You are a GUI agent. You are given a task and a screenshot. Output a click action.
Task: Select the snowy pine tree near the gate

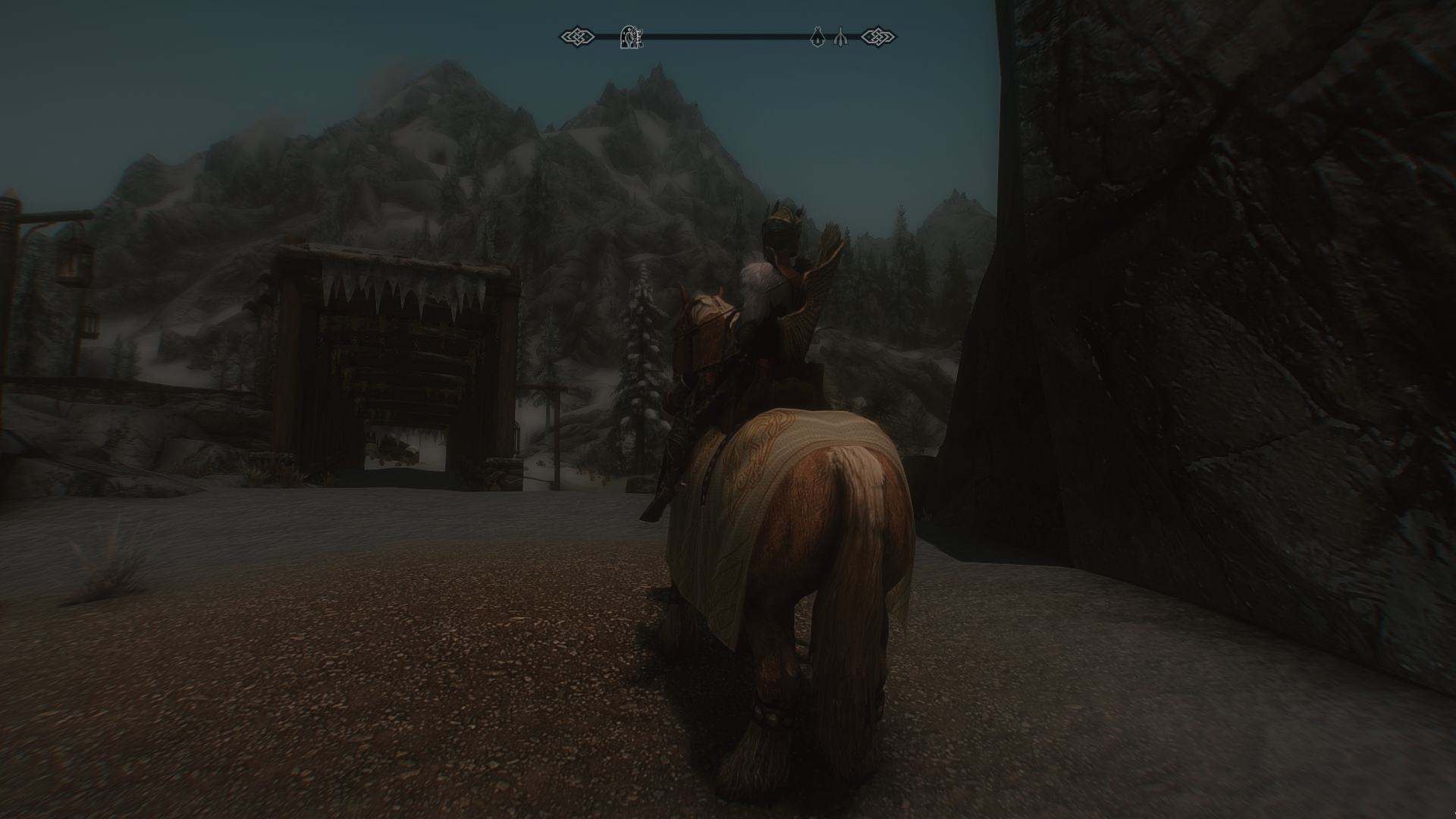pos(637,364)
